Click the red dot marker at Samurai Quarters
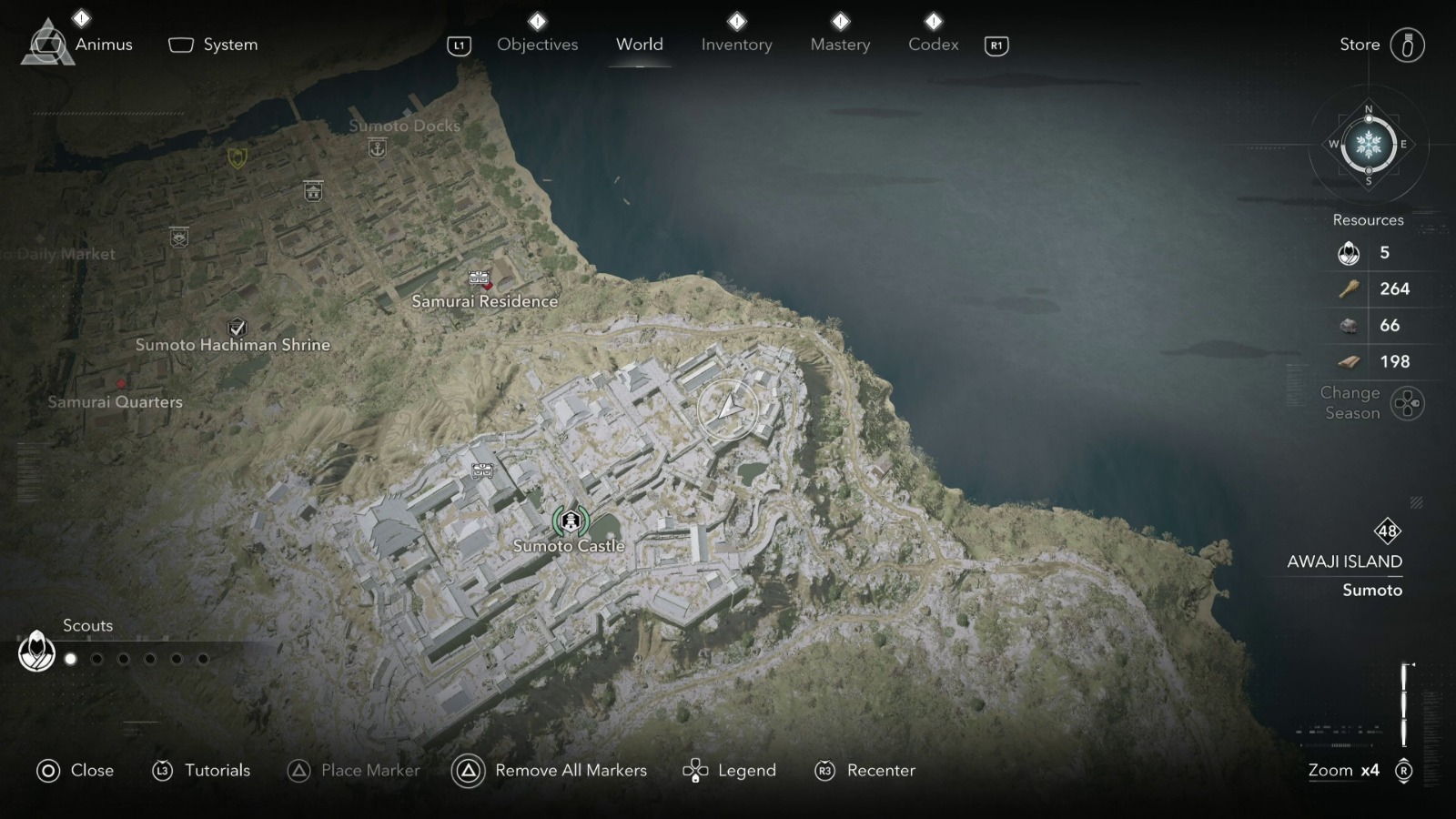 [123, 386]
